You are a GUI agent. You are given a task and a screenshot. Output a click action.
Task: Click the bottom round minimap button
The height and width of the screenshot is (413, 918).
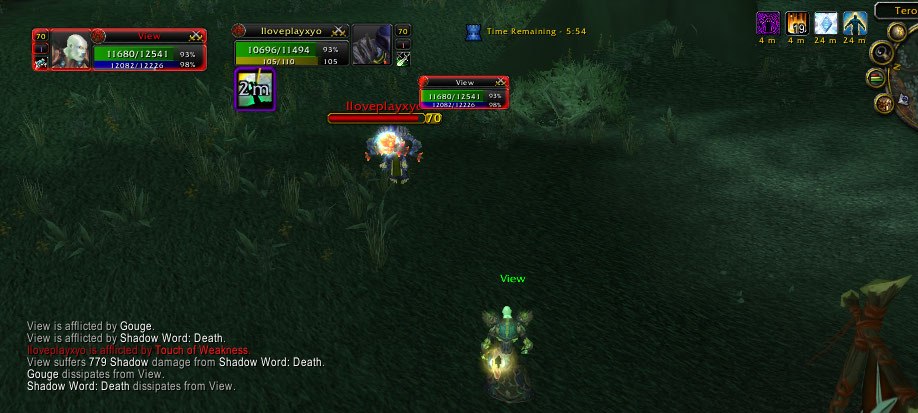884,102
